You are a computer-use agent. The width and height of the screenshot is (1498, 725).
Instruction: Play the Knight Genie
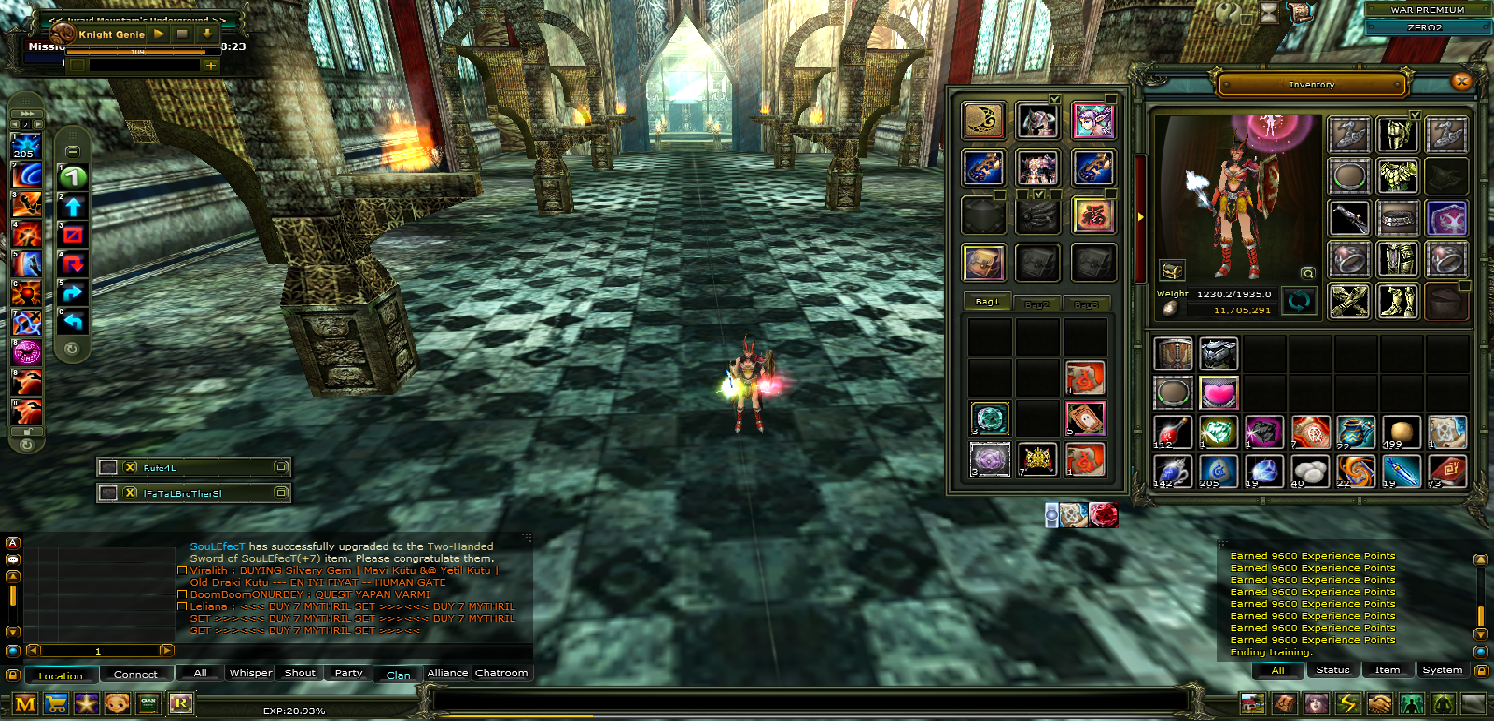[159, 34]
